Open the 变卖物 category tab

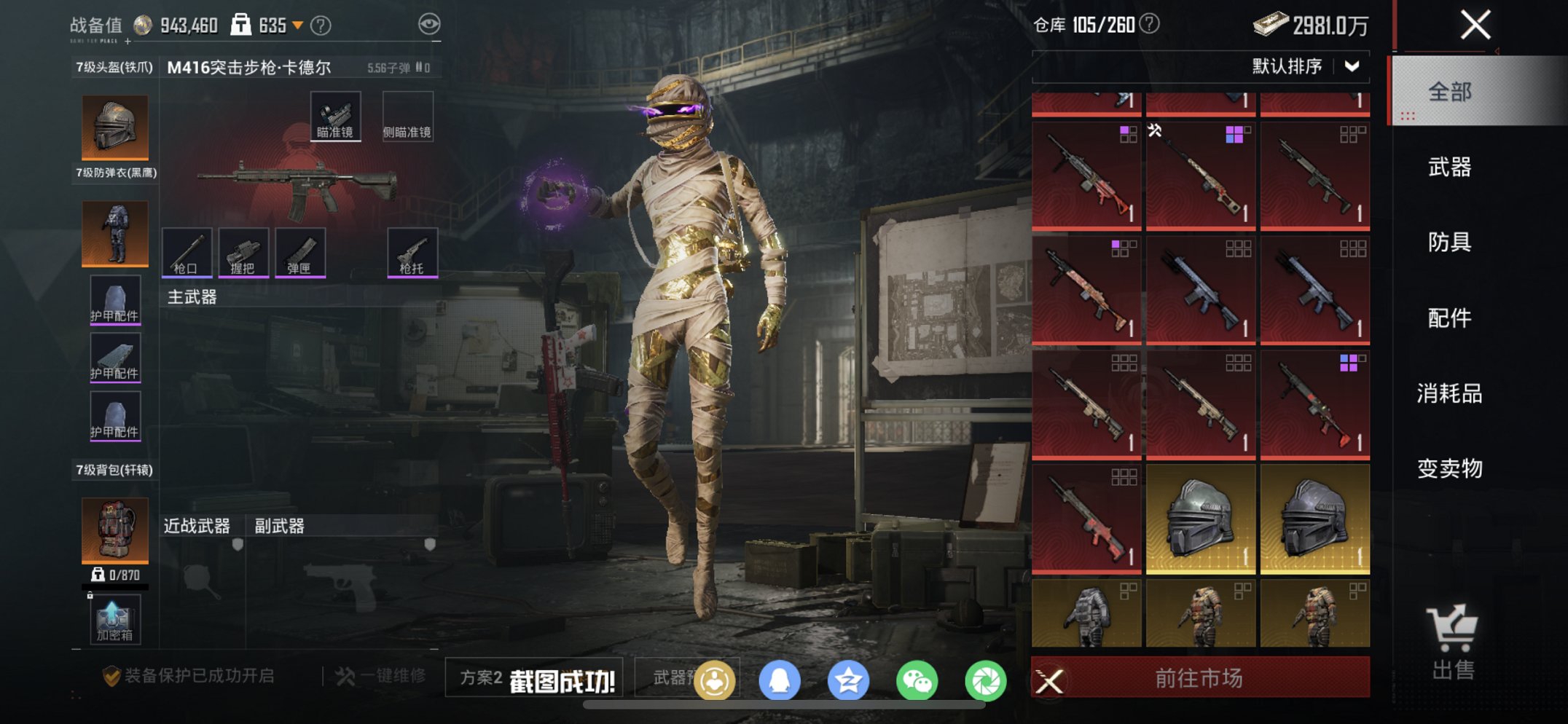coord(1449,468)
